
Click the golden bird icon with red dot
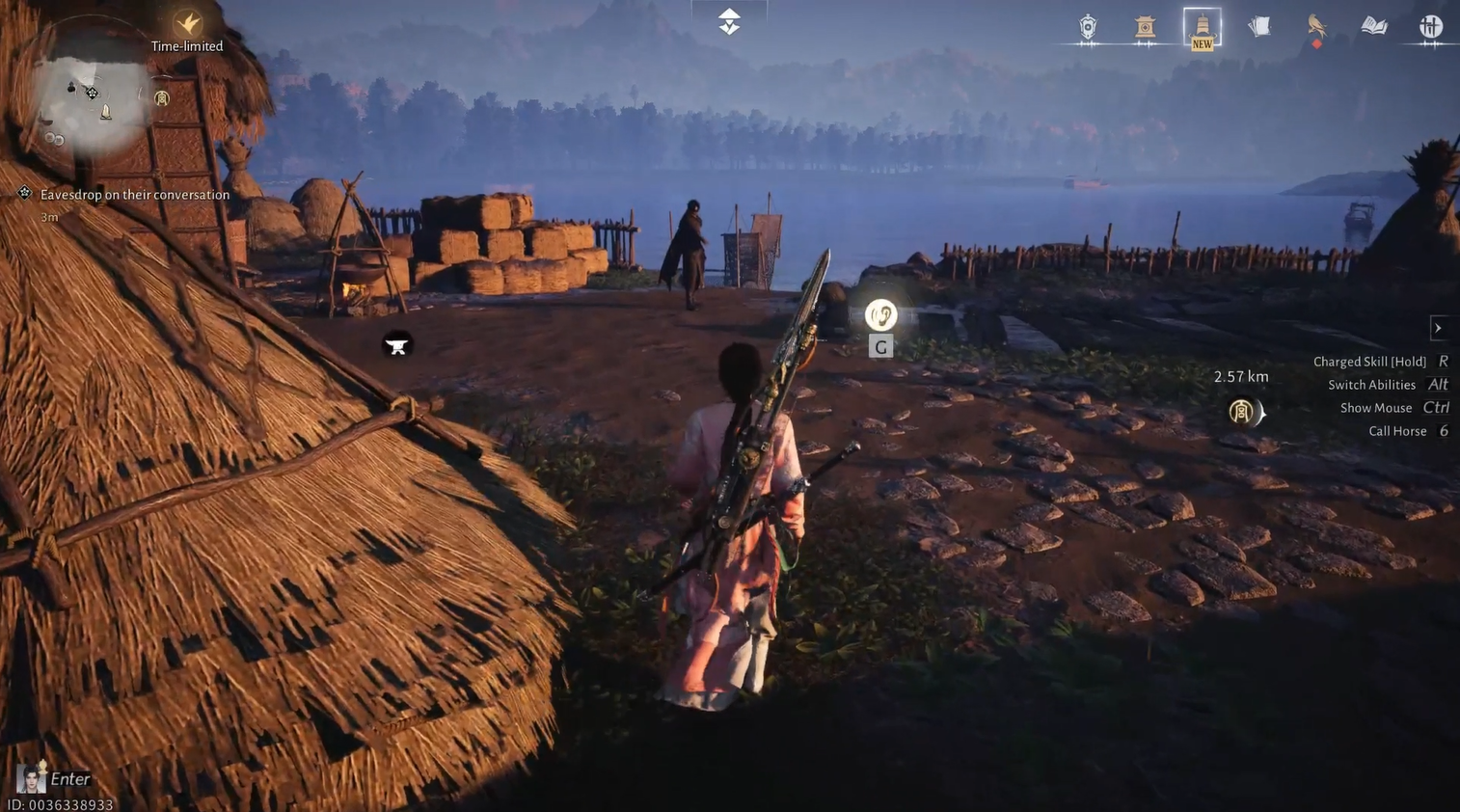[x=1316, y=27]
